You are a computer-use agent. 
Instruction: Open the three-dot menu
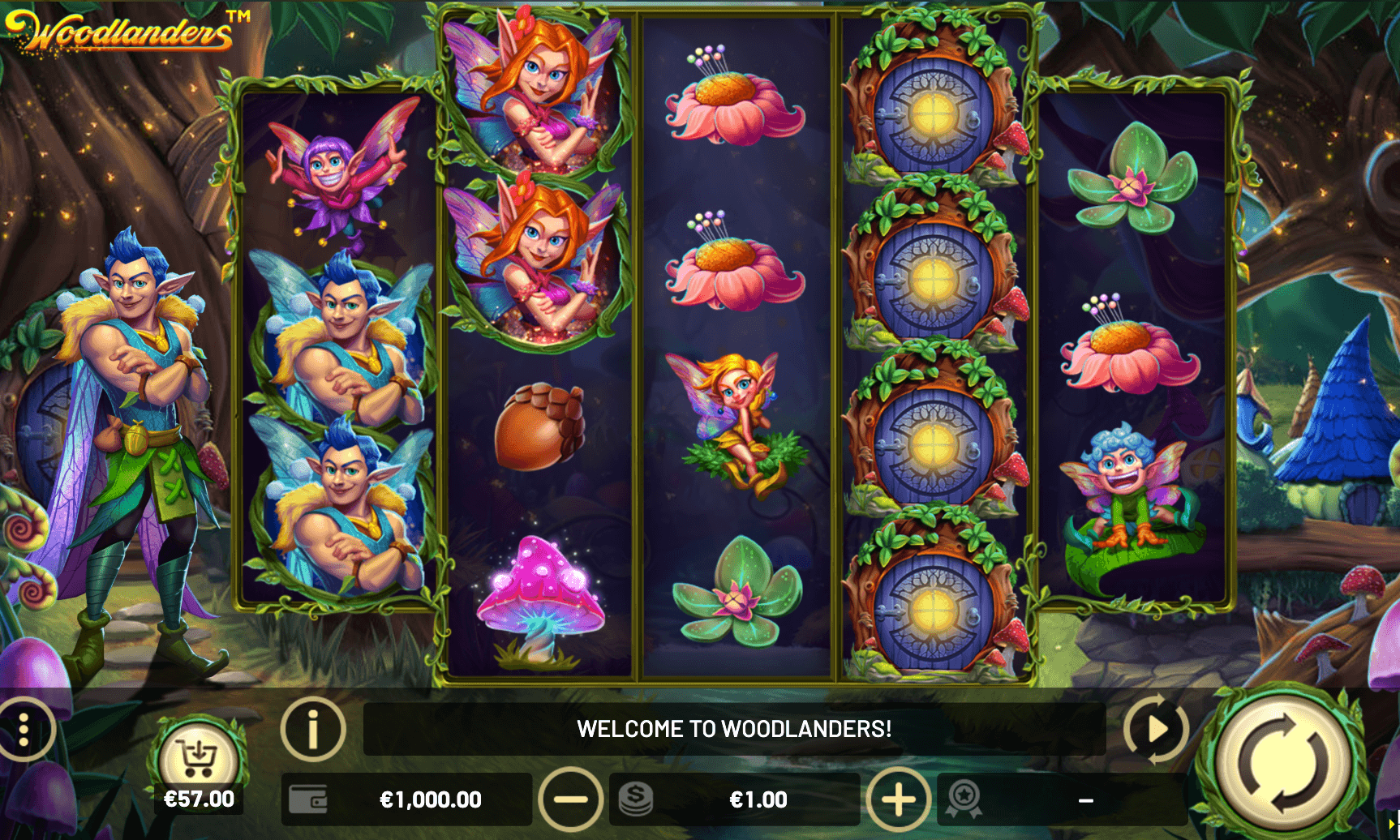pyautogui.click(x=24, y=729)
